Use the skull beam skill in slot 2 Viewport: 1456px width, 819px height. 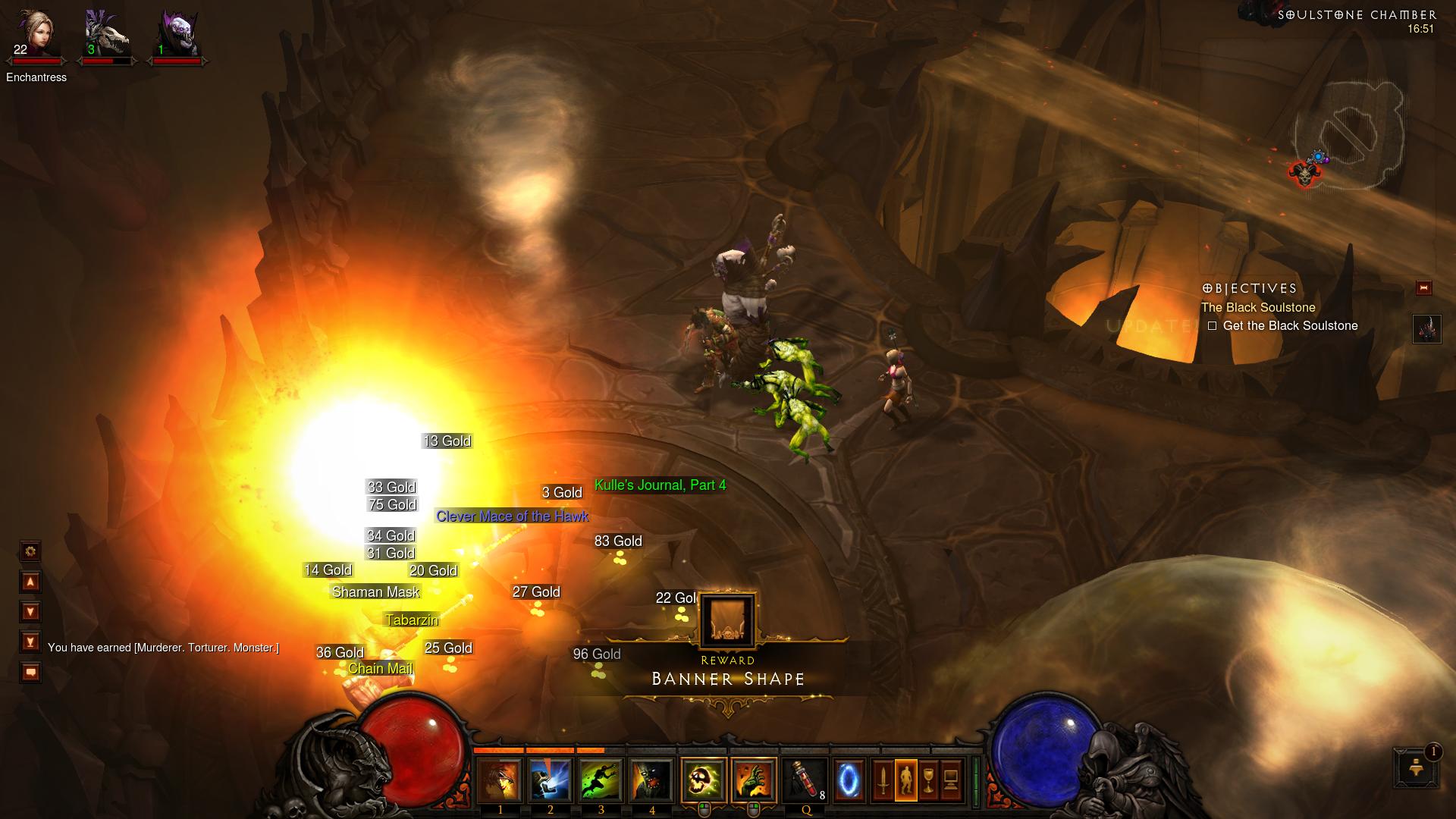point(551,780)
